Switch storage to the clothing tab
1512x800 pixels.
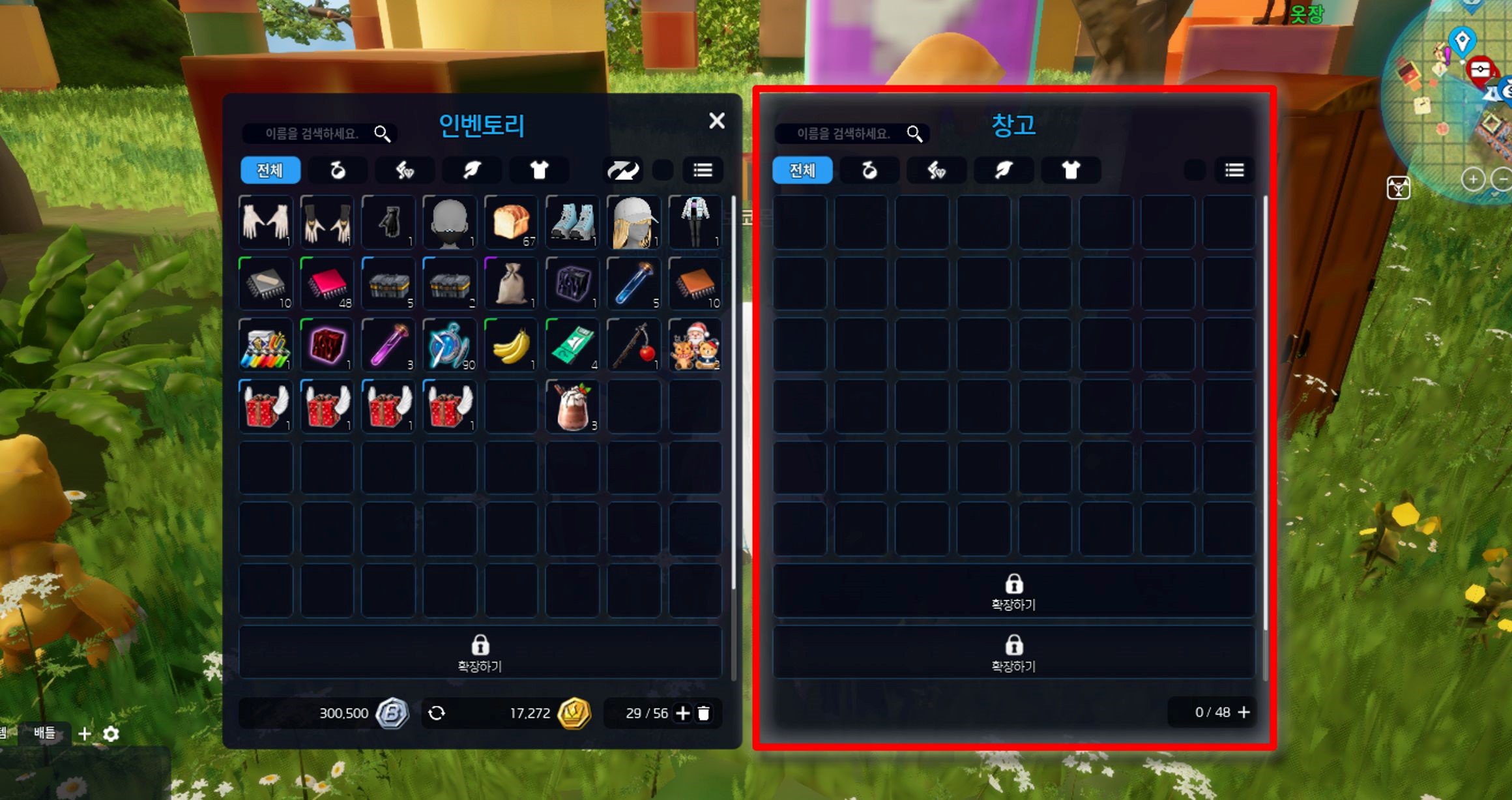[1071, 170]
